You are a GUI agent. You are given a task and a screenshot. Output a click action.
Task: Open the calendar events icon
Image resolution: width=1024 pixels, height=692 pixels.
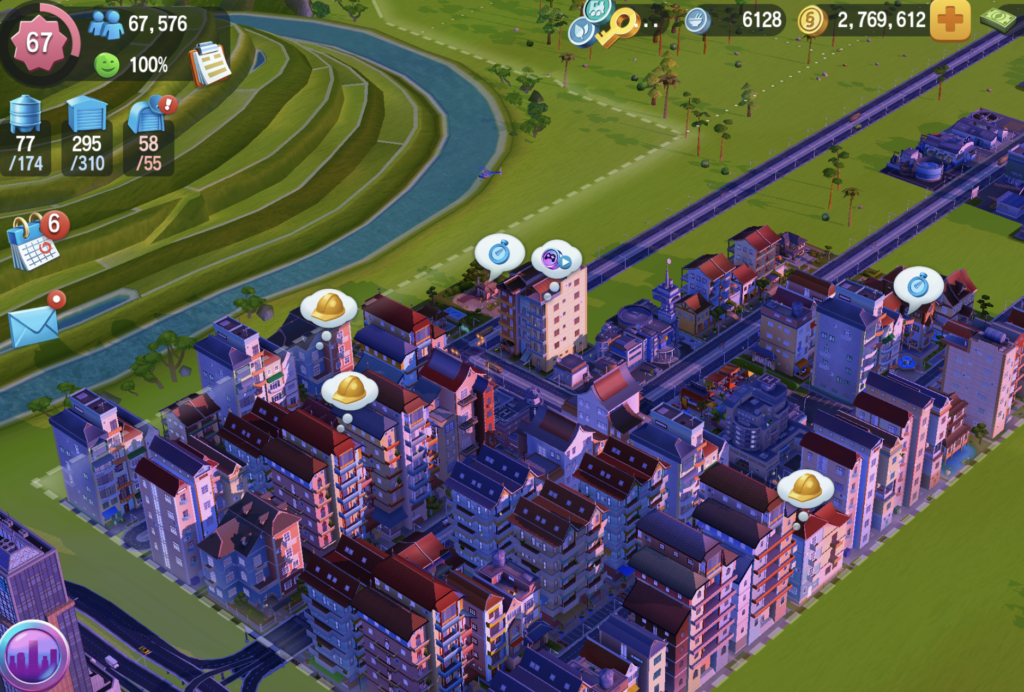point(34,242)
